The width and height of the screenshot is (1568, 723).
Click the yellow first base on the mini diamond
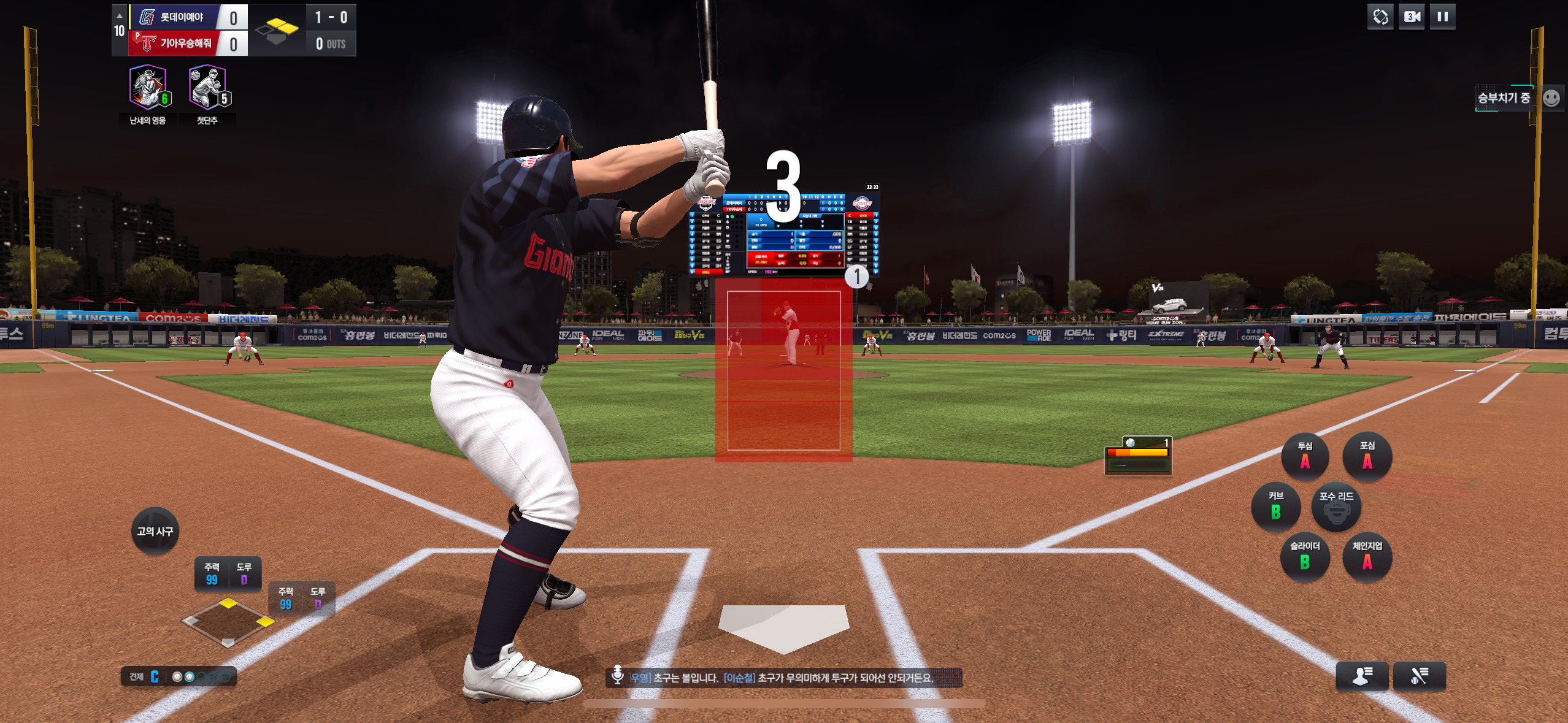point(265,622)
